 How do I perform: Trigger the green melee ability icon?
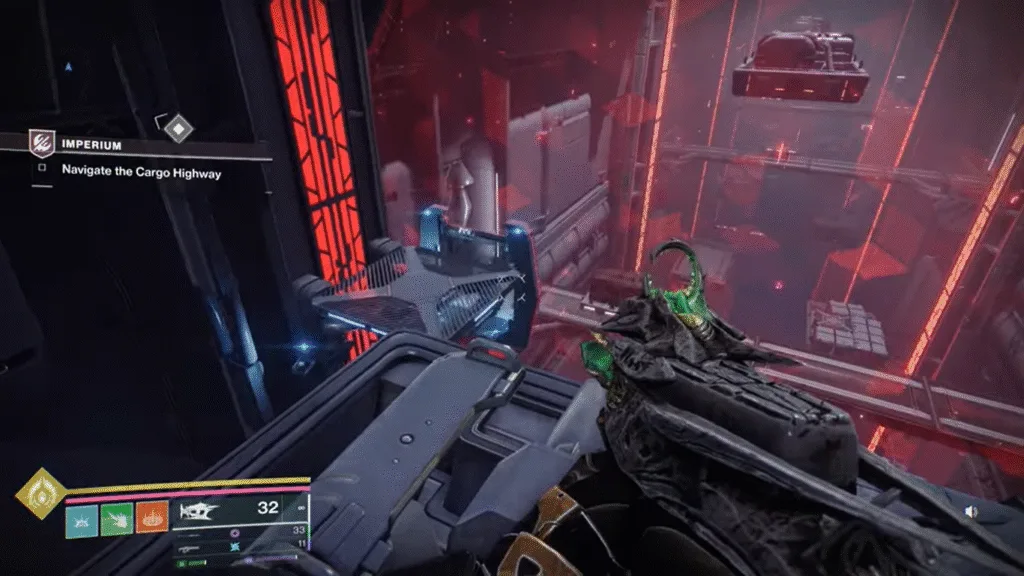117,518
